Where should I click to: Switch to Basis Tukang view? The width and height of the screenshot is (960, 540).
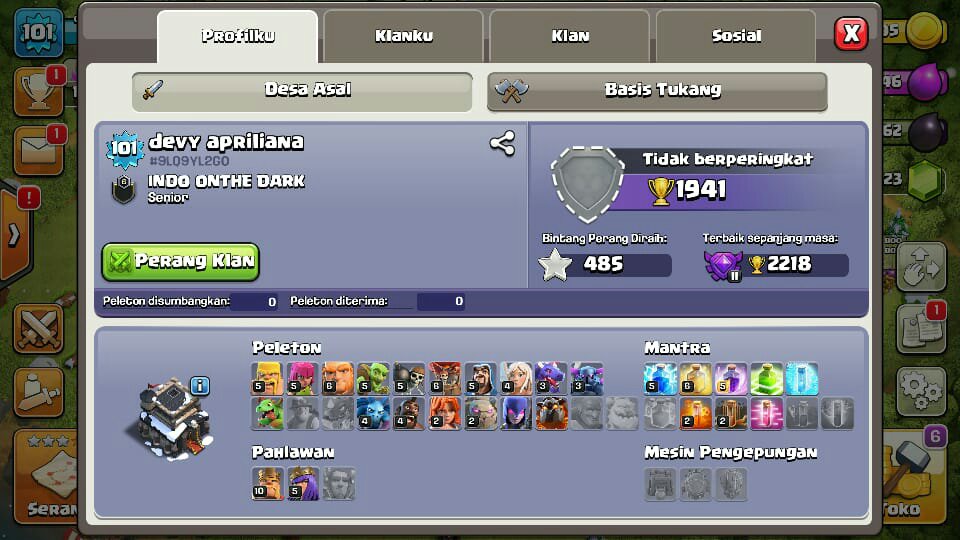tap(657, 90)
